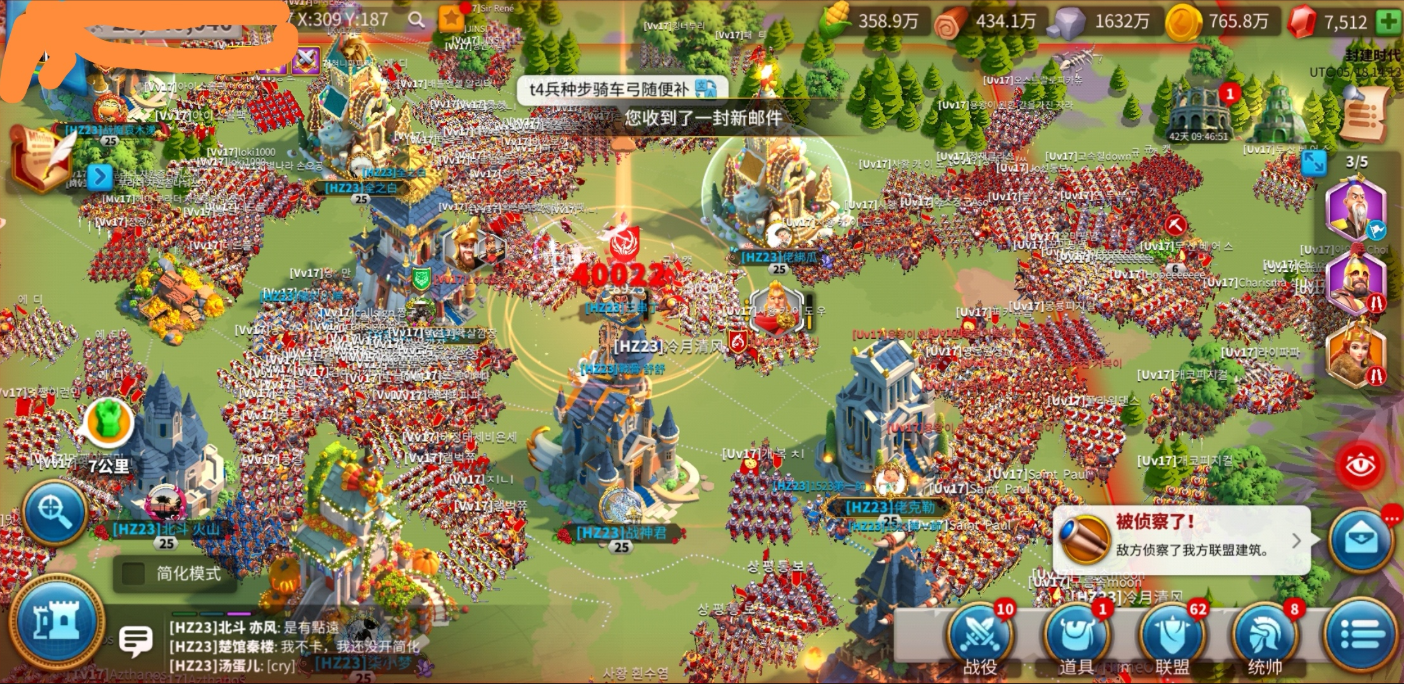Image resolution: width=1404 pixels, height=684 pixels.
Task: Toggle the 简化模式 checkbox
Action: [x=133, y=574]
